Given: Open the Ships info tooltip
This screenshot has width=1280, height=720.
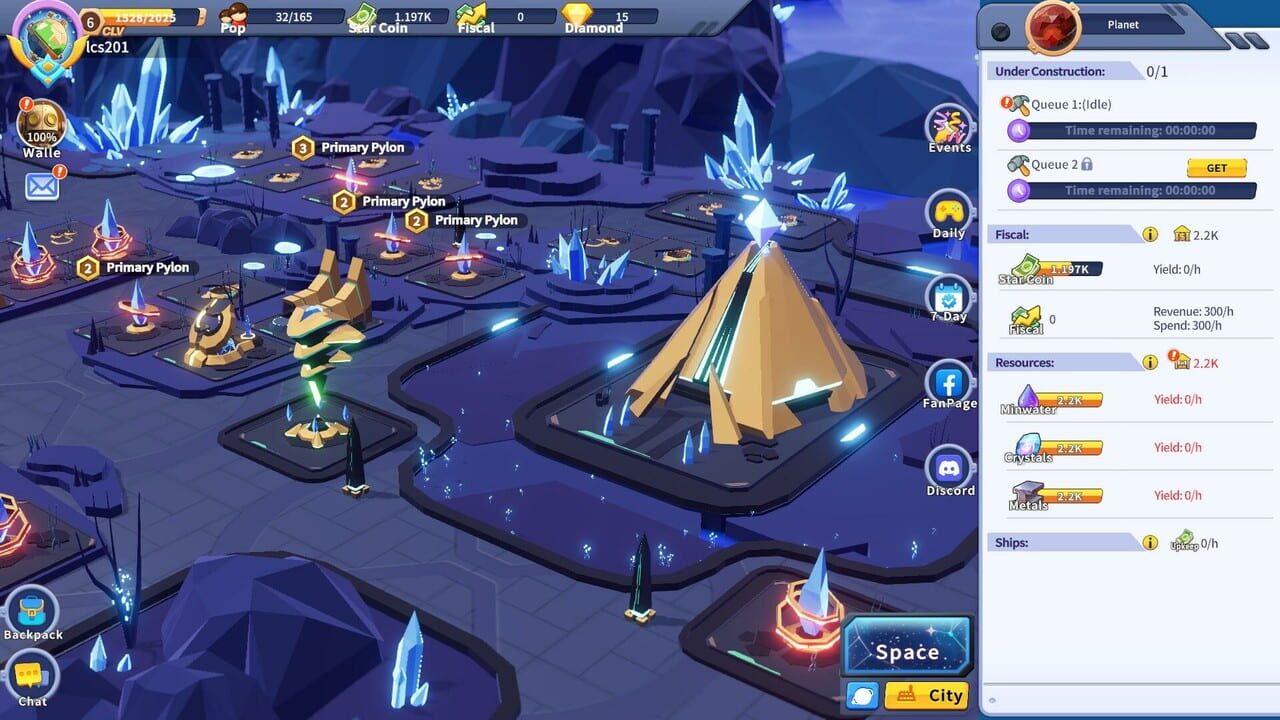Looking at the screenshot, I should (1148, 542).
